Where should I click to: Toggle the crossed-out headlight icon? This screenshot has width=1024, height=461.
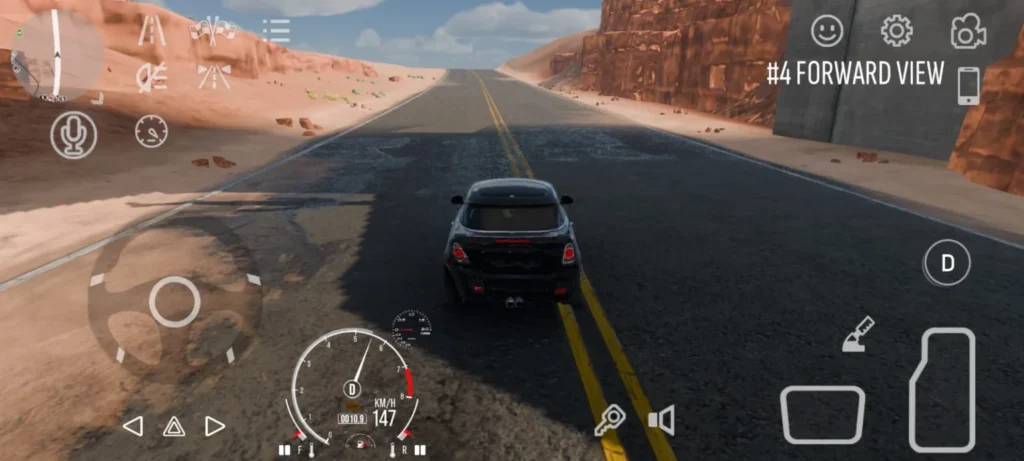coord(152,77)
